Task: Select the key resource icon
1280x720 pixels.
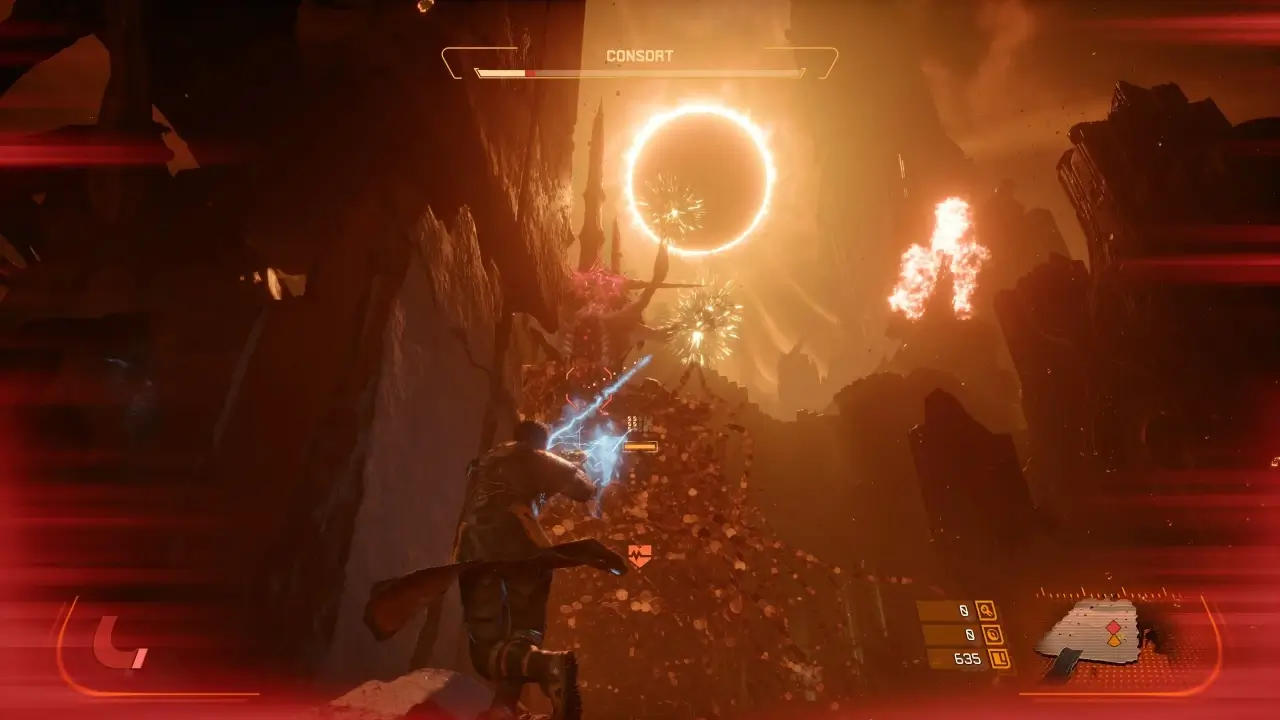Action: 986,610
